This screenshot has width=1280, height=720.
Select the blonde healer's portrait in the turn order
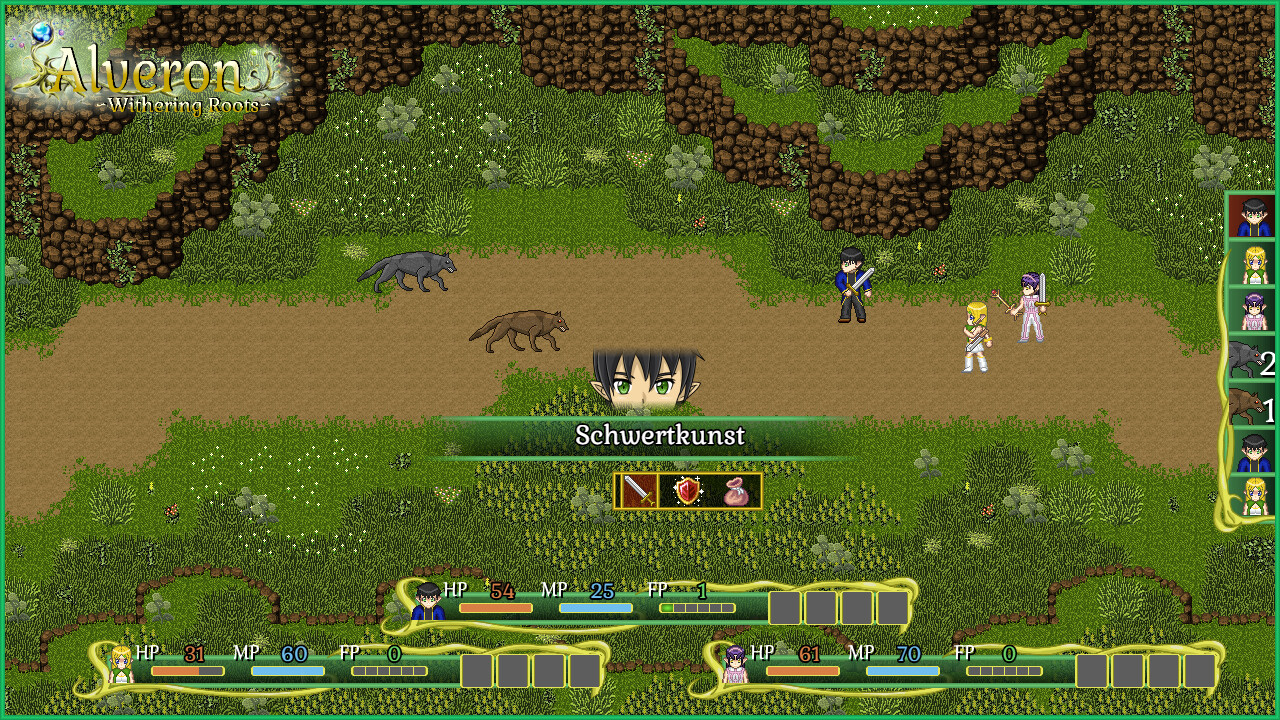coord(1251,265)
